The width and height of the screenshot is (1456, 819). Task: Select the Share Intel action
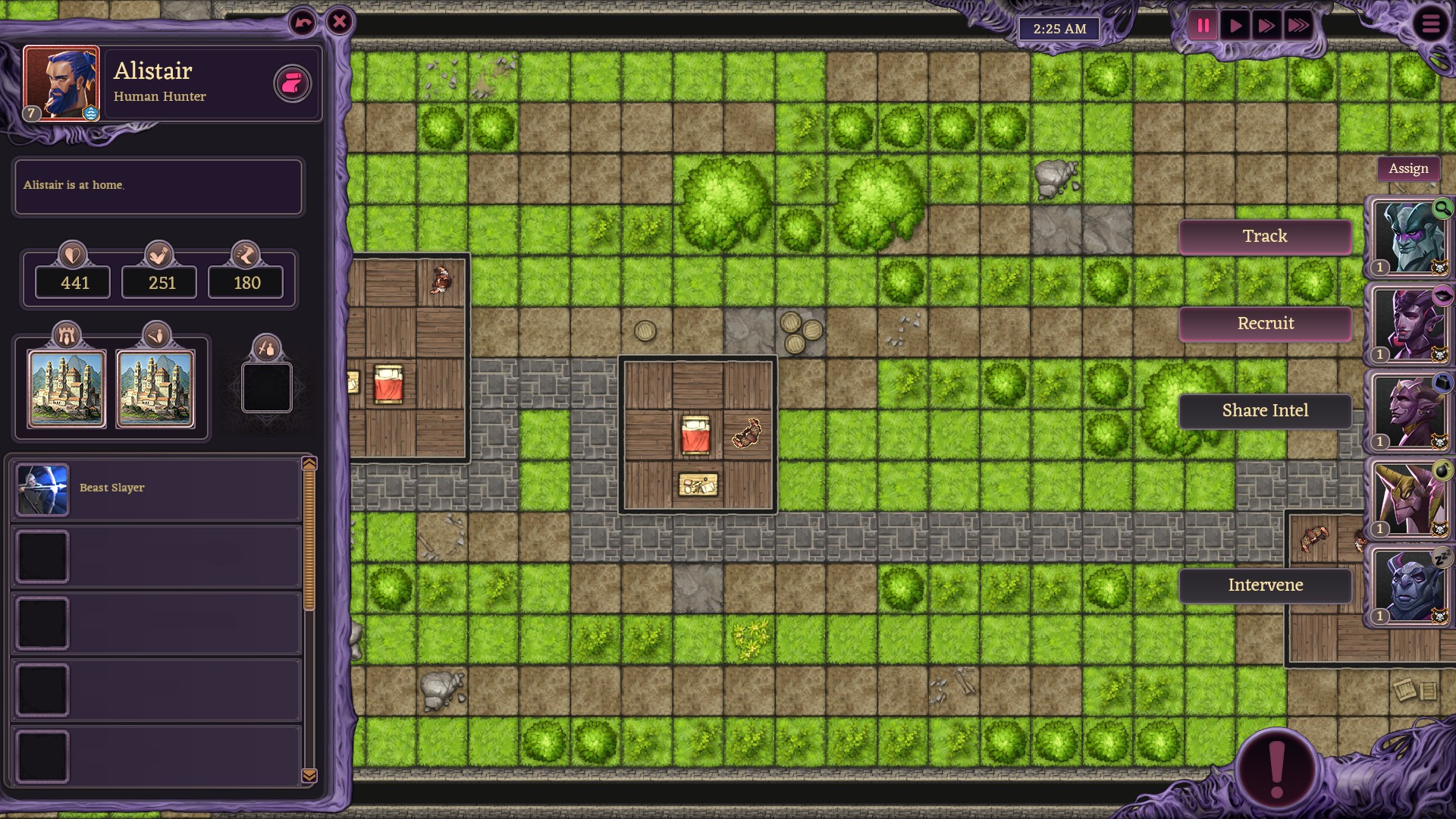[x=1265, y=411]
